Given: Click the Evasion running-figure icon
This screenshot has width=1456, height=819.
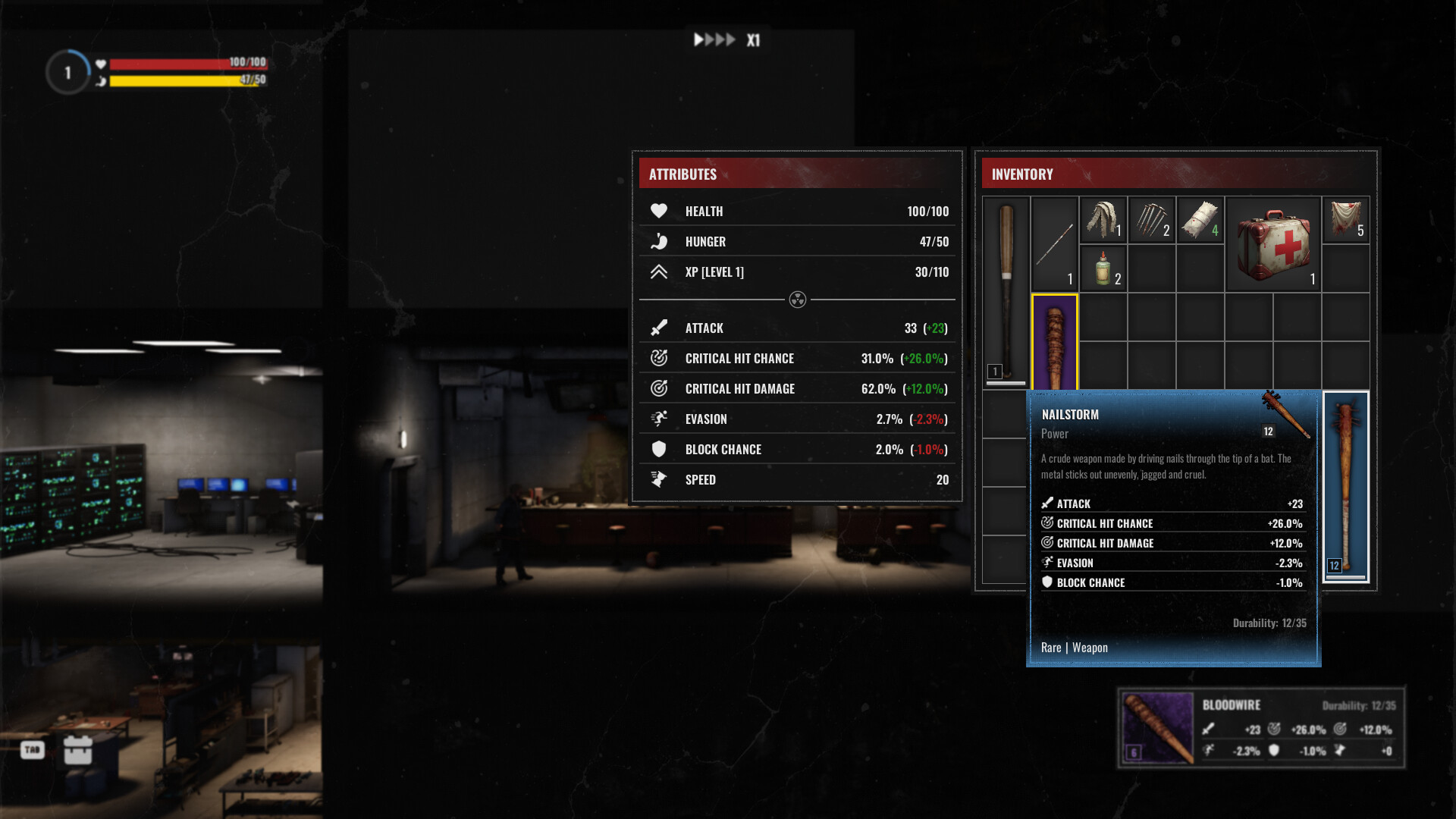Looking at the screenshot, I should (x=658, y=419).
